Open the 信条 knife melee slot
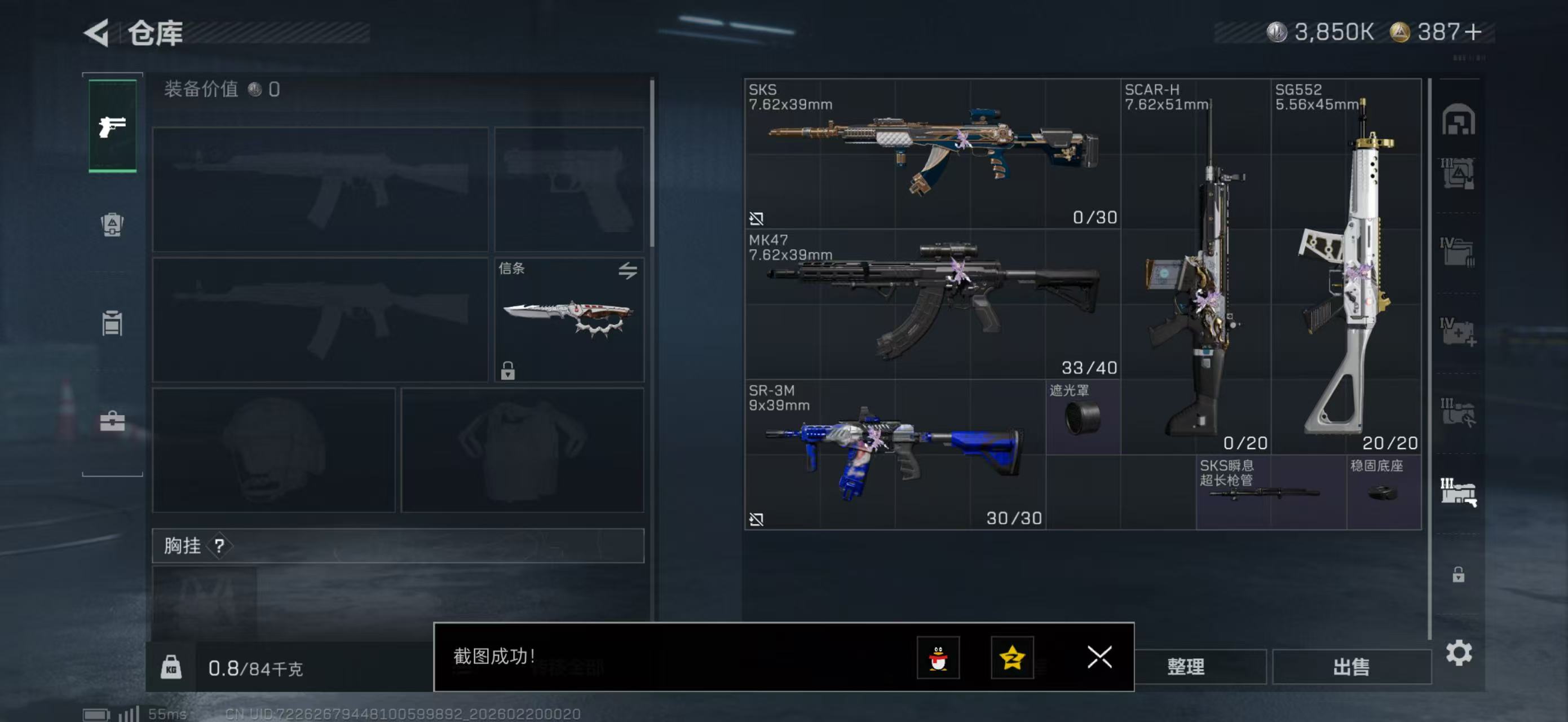 (568, 320)
